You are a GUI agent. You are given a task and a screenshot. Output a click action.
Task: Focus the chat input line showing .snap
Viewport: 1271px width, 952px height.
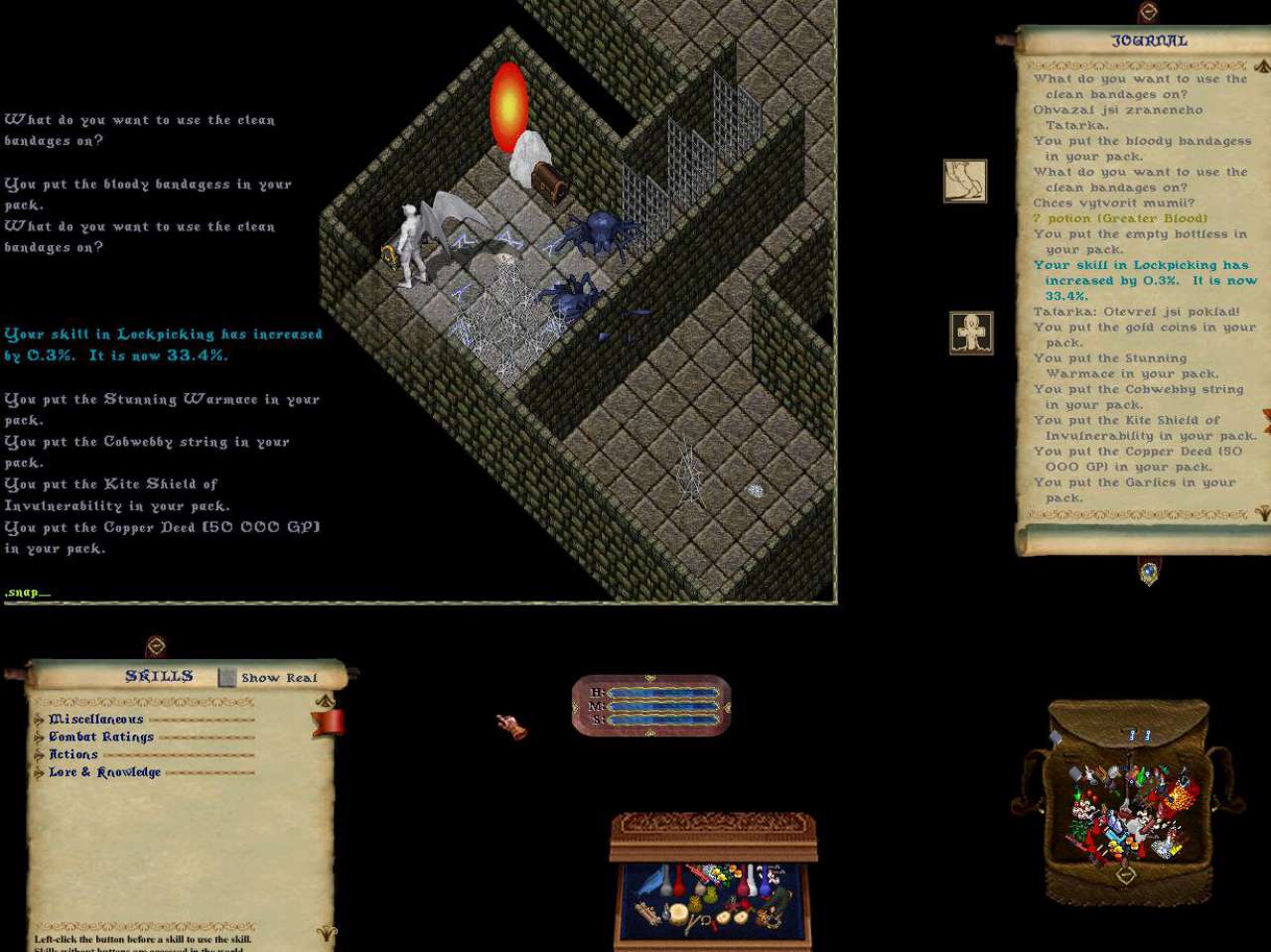(x=28, y=593)
